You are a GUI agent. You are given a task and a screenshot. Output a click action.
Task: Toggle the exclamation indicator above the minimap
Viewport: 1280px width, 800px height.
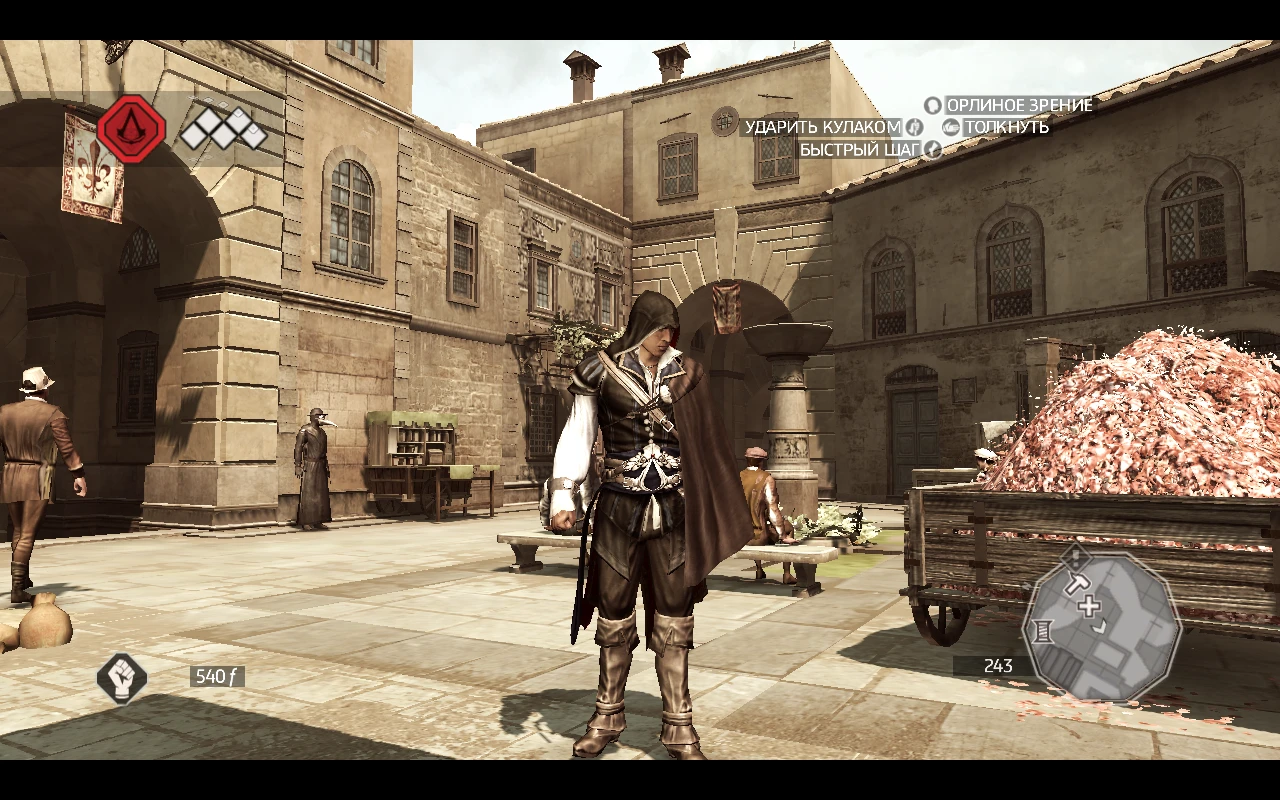click(1074, 558)
